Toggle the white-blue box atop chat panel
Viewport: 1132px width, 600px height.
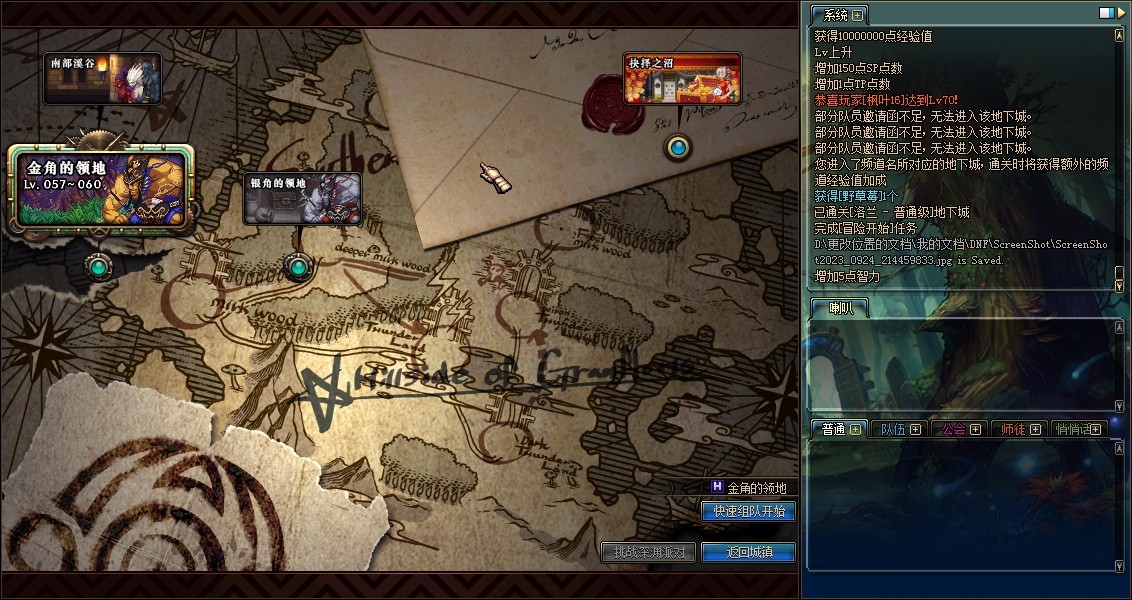(x=1106, y=13)
